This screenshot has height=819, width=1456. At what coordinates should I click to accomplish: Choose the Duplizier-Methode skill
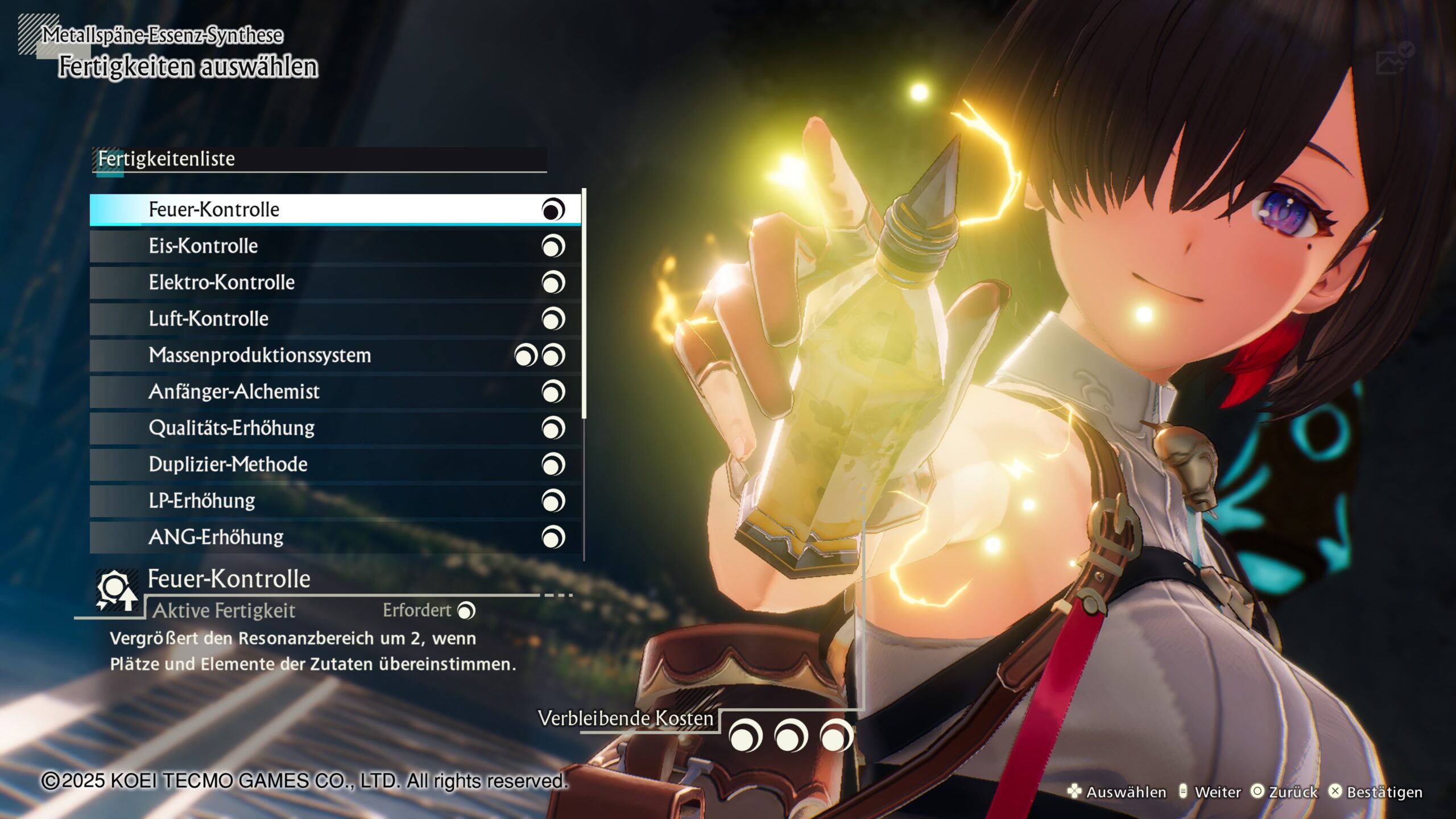coord(336,465)
